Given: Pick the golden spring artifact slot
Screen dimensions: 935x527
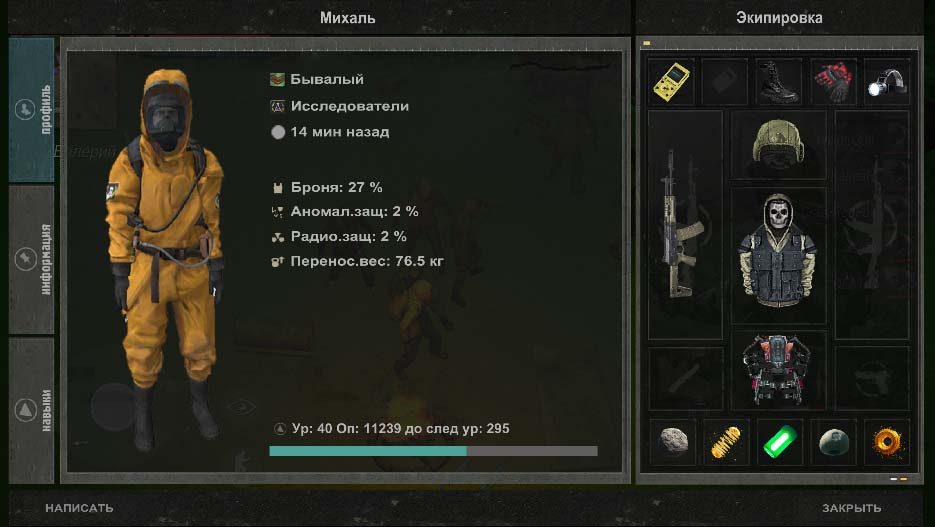Looking at the screenshot, I should pos(725,442).
